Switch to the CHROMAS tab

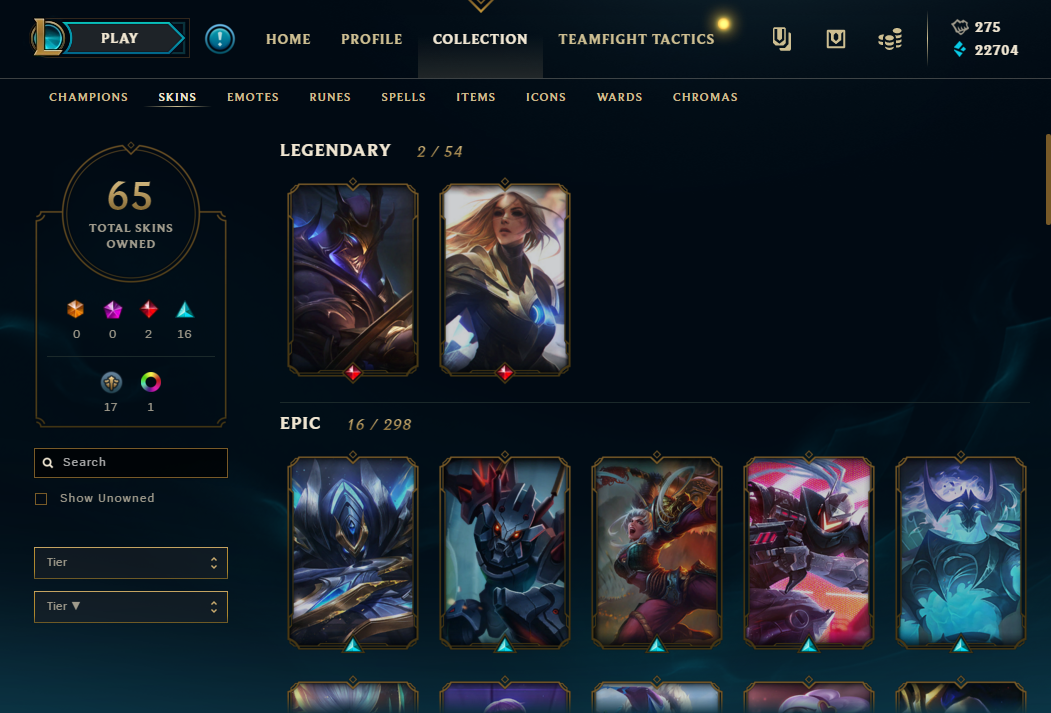(705, 97)
